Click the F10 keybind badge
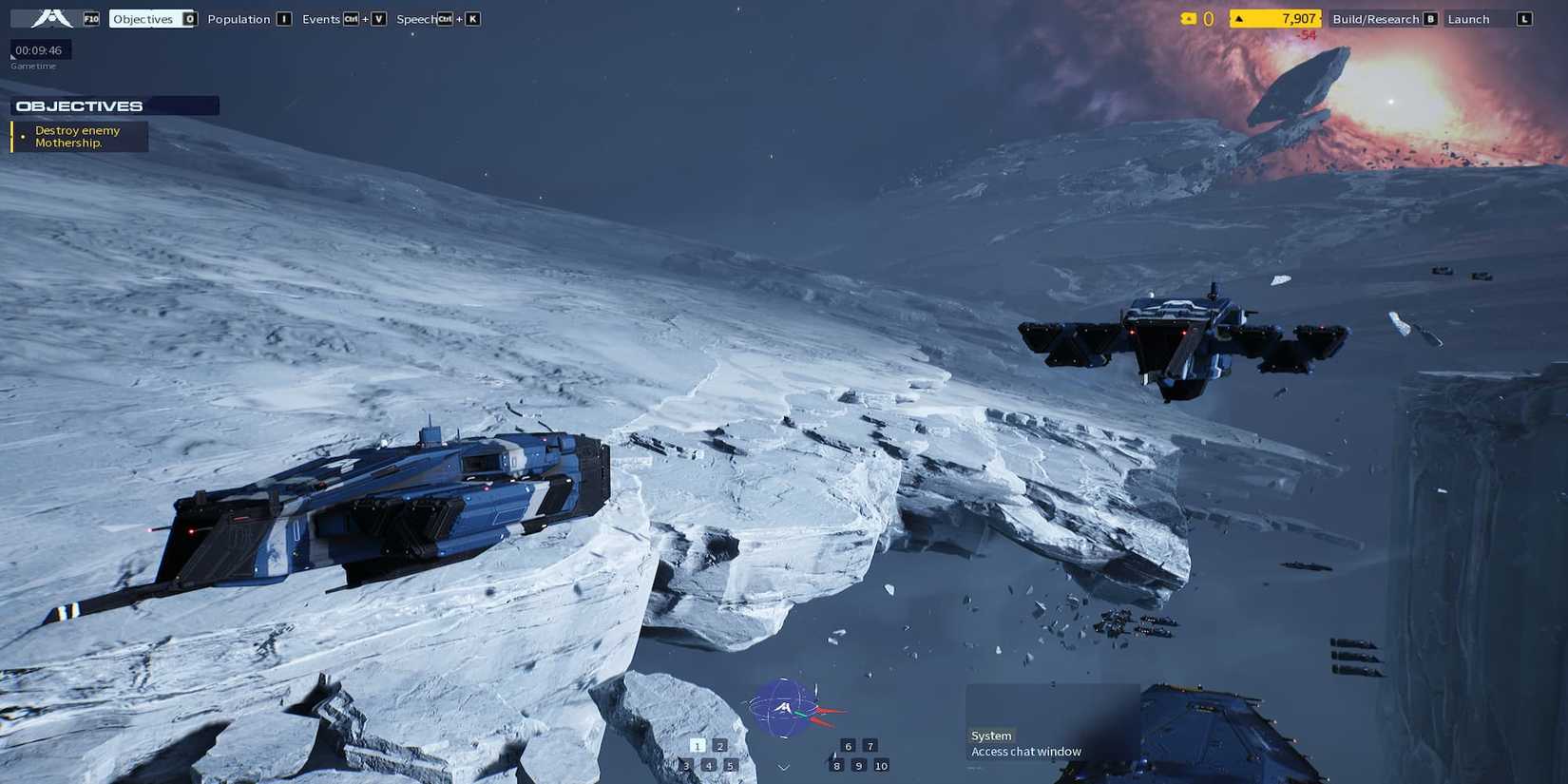The image size is (1568, 784). click(x=90, y=17)
